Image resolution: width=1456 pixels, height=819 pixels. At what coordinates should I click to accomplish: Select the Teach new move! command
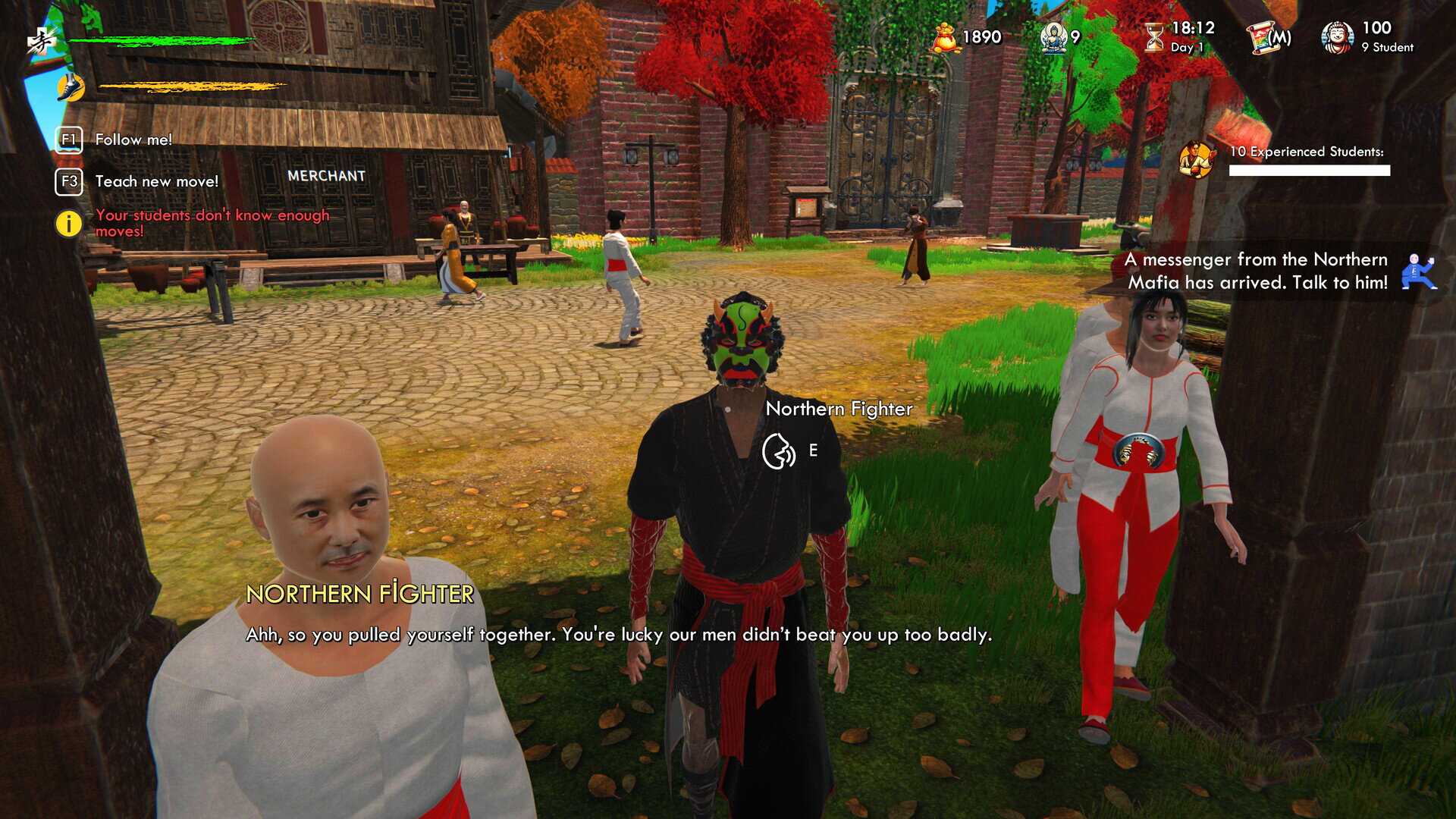[155, 181]
